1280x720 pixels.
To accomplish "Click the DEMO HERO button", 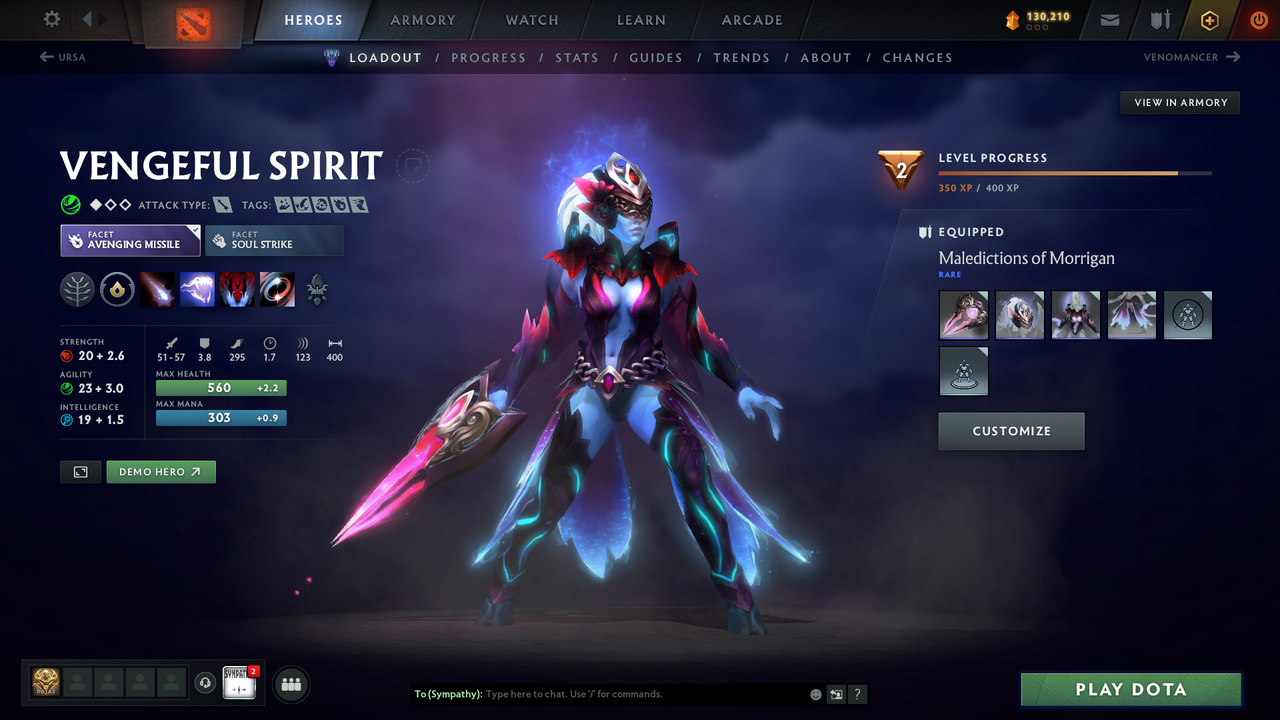I will [161, 471].
